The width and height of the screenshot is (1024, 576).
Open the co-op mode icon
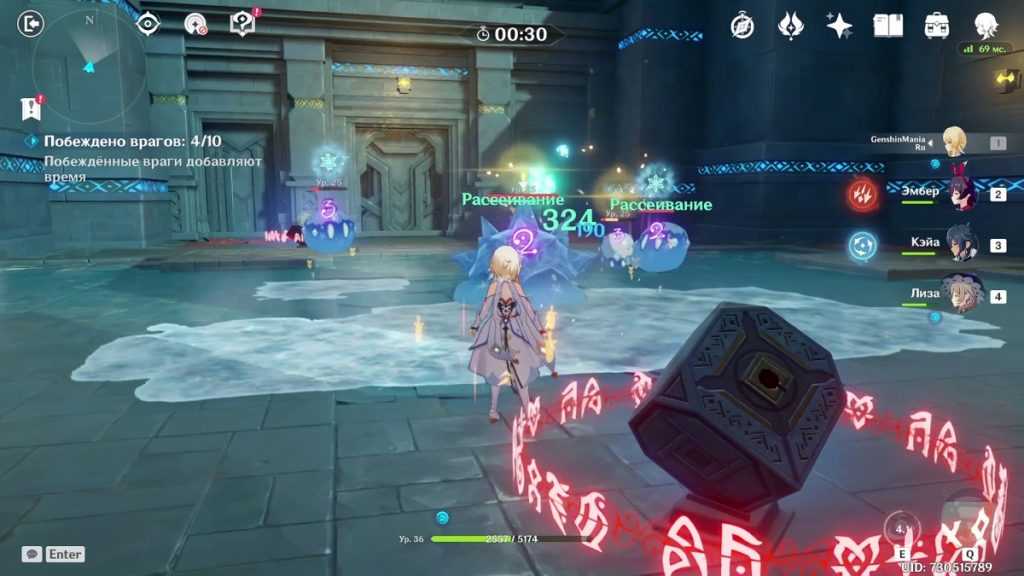point(195,24)
